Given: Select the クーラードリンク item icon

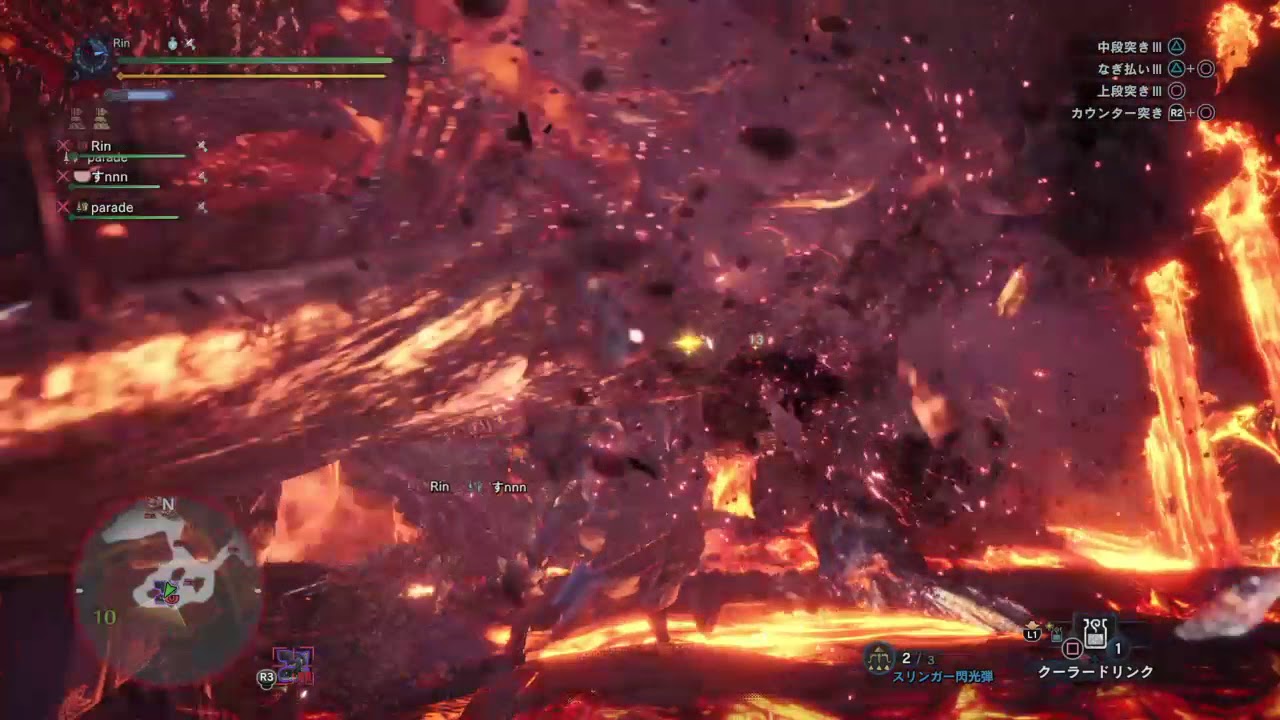Looking at the screenshot, I should click(x=1094, y=632).
